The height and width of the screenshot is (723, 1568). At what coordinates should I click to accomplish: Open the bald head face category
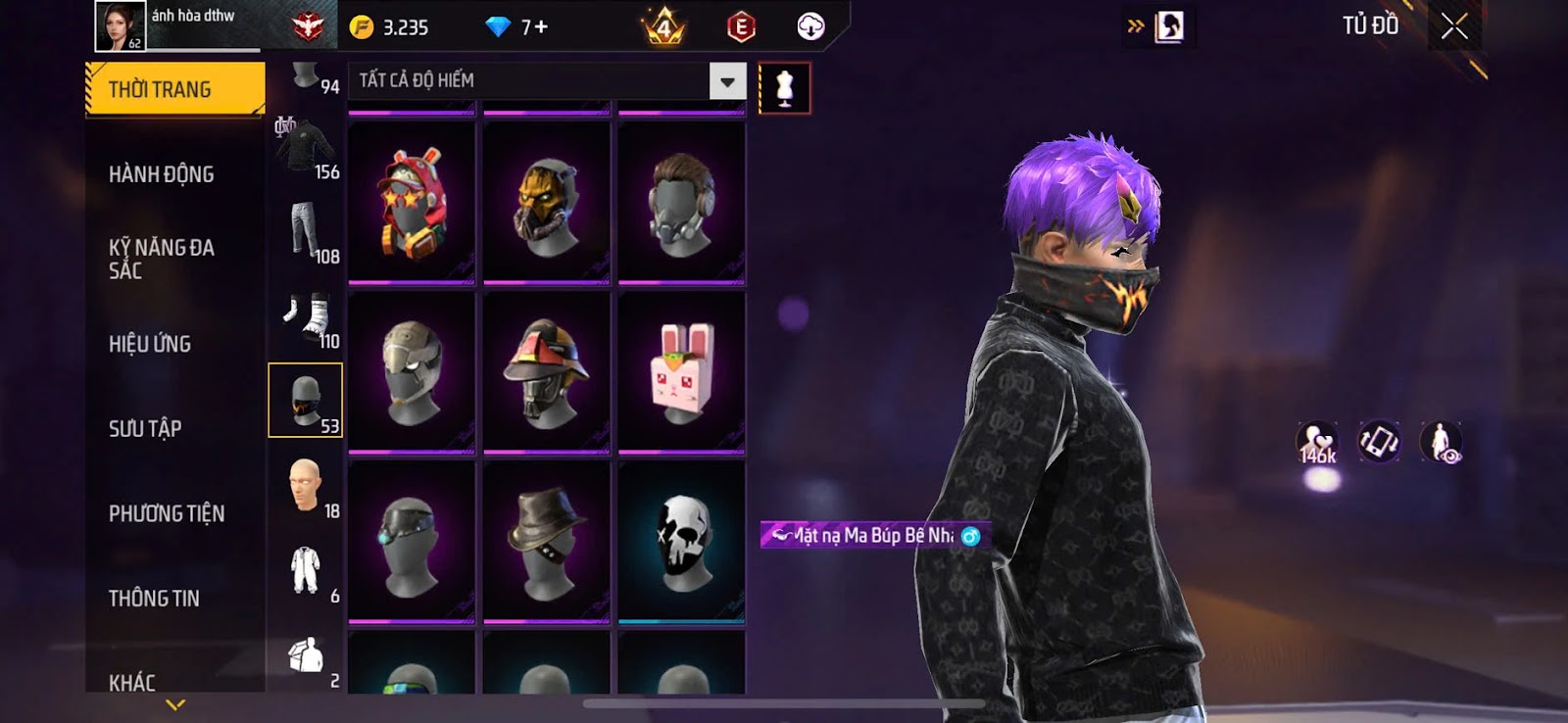[x=307, y=487]
